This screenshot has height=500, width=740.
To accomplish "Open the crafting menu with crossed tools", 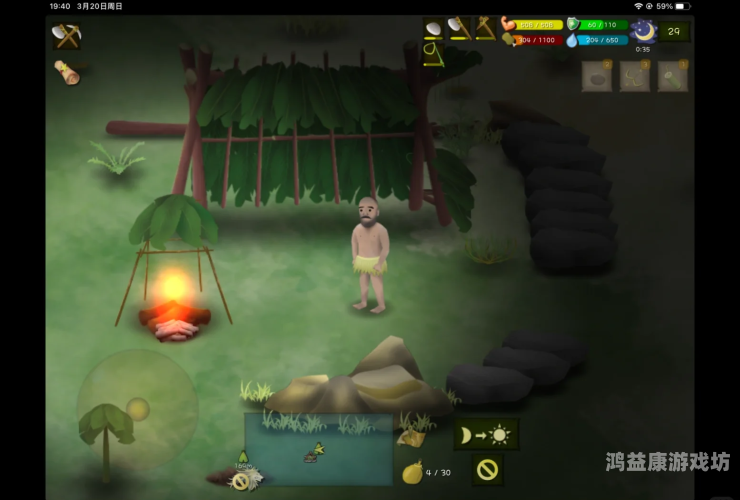I will [67, 36].
